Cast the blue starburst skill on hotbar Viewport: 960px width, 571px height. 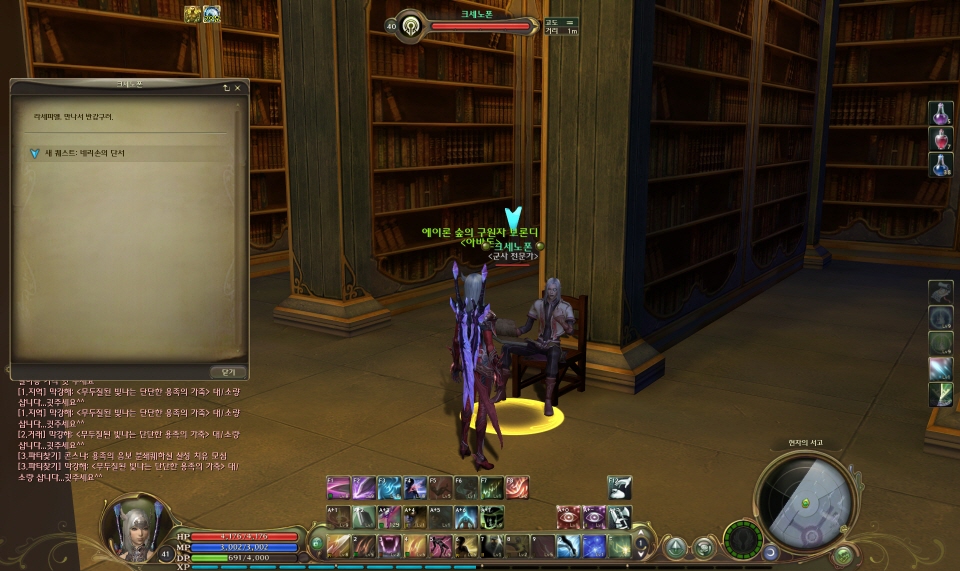click(594, 546)
